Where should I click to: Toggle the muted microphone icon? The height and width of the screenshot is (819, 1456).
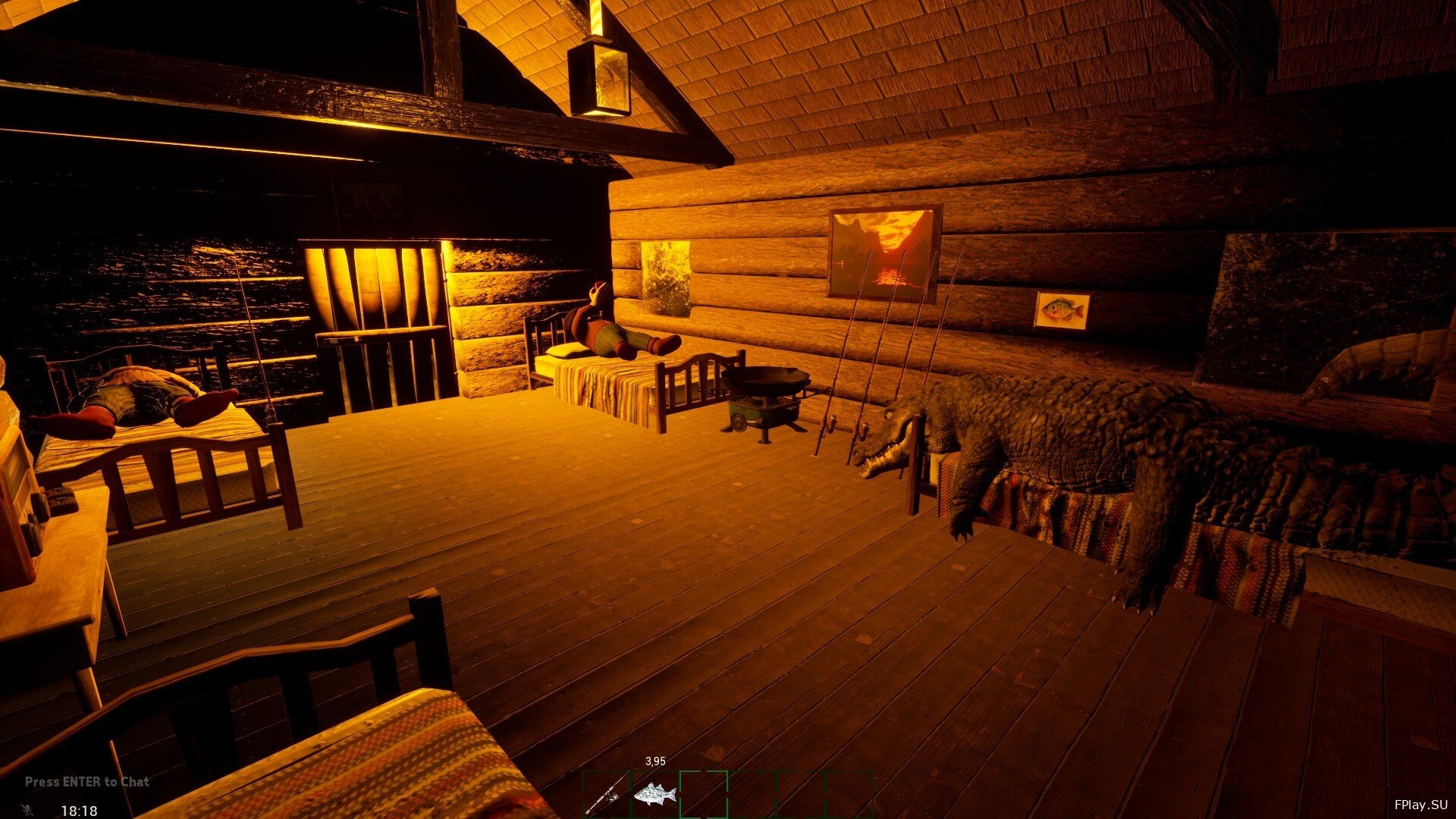[28, 810]
